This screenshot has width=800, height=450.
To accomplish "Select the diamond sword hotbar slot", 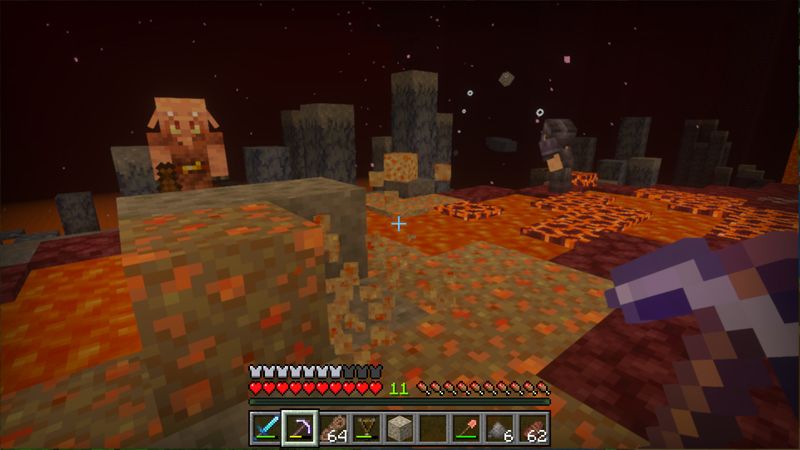I will pos(265,429).
